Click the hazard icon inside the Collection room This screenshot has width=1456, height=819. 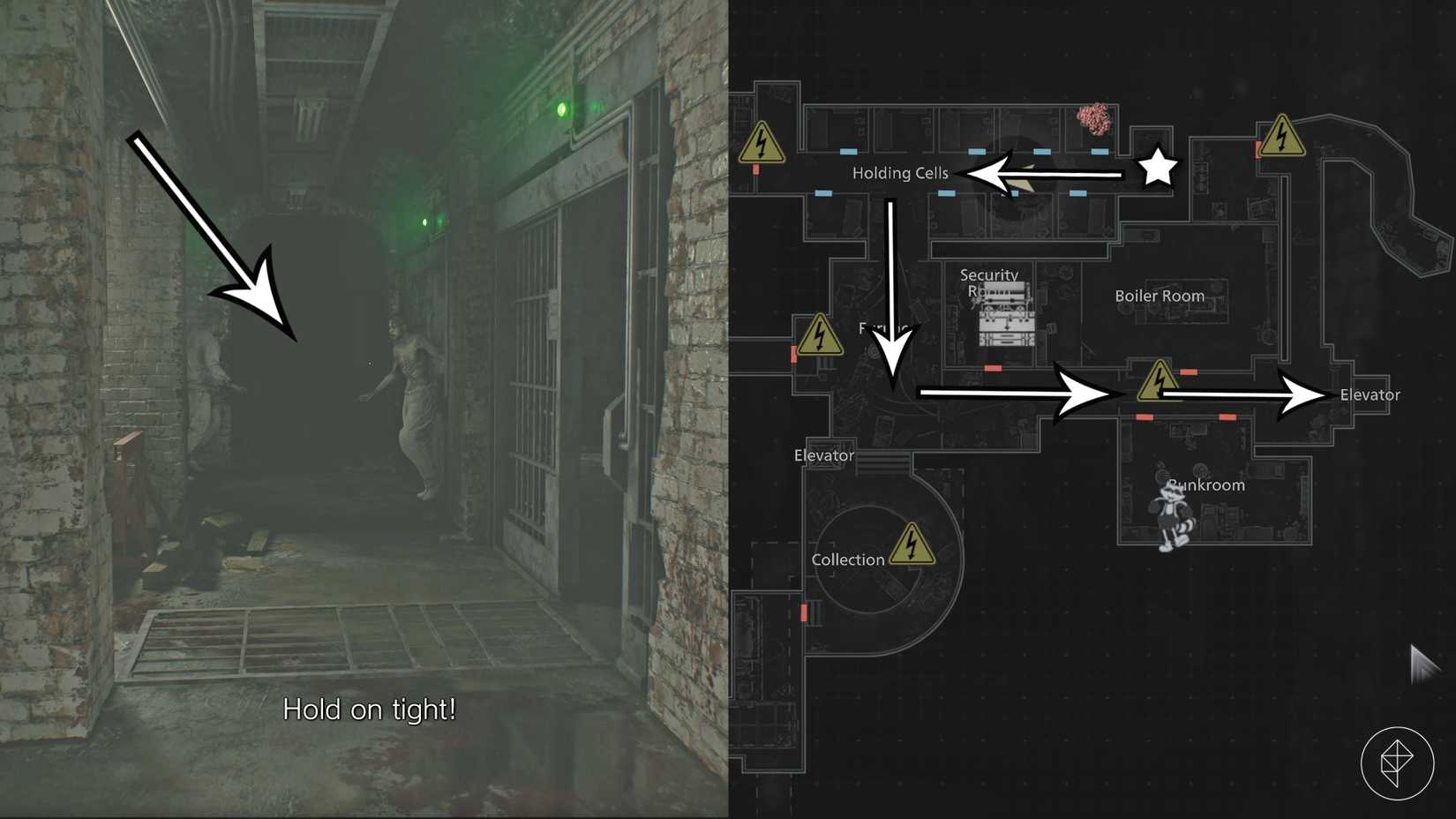914,545
